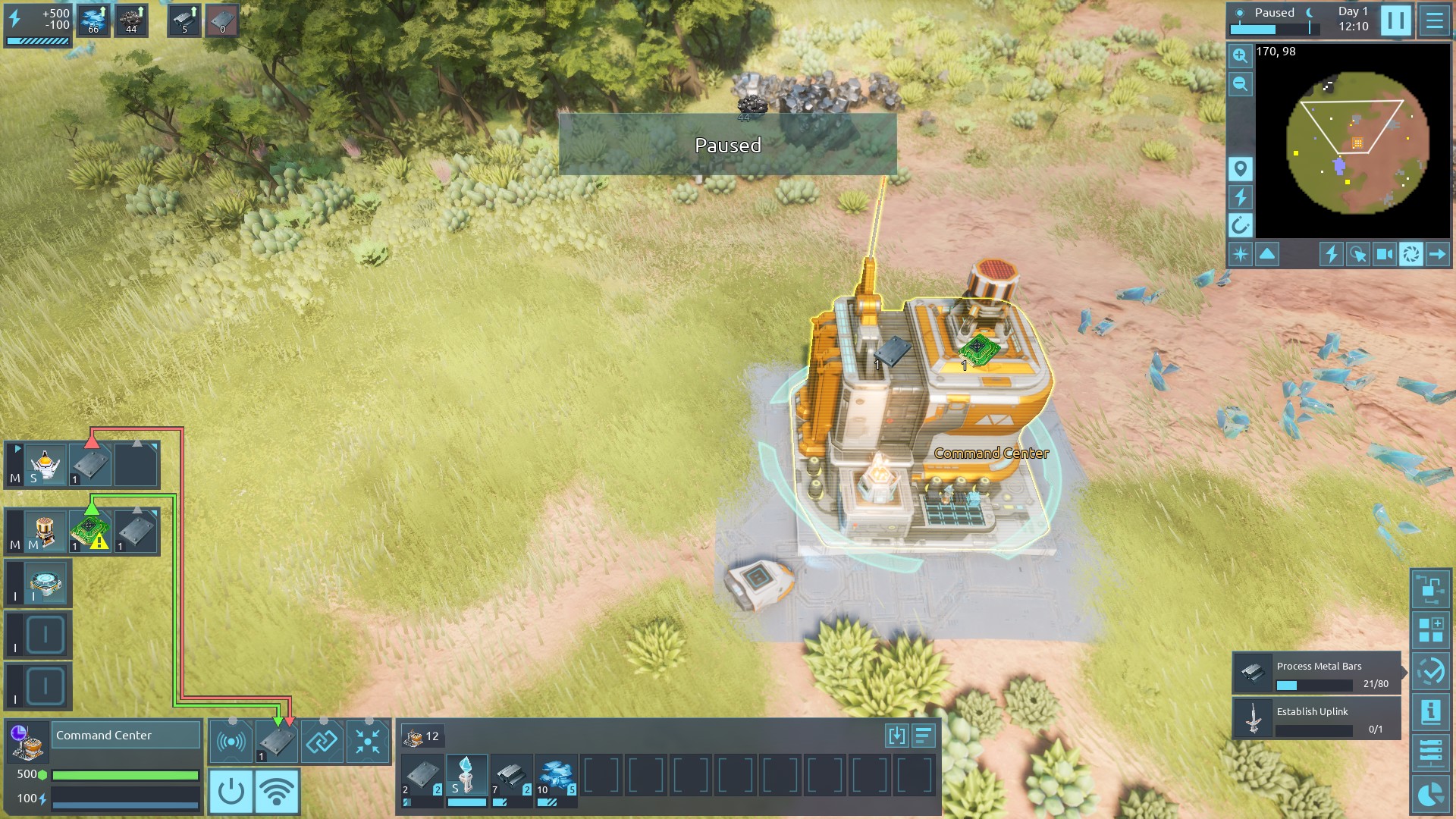
Task: Select the blue crystal inventory slot
Action: [556, 776]
